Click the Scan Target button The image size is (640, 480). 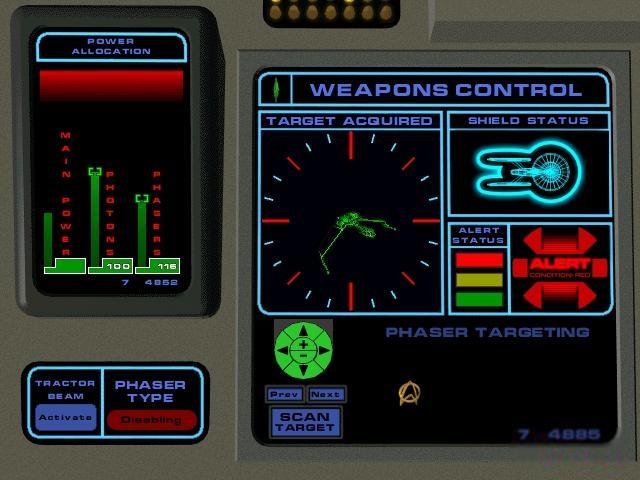(305, 422)
